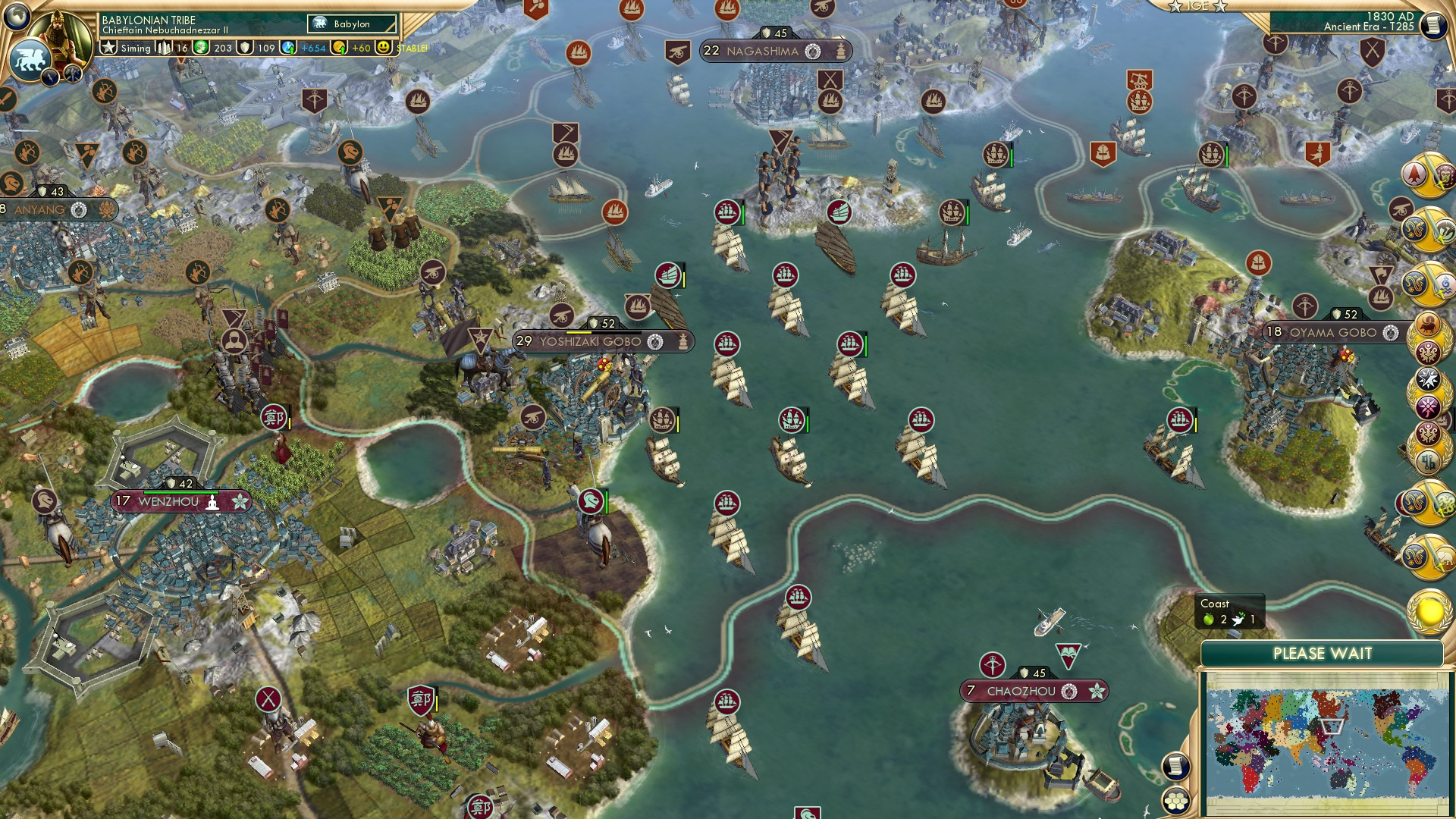
Task: Toggle the small icon under the leader portrait
Action: click(x=51, y=76)
